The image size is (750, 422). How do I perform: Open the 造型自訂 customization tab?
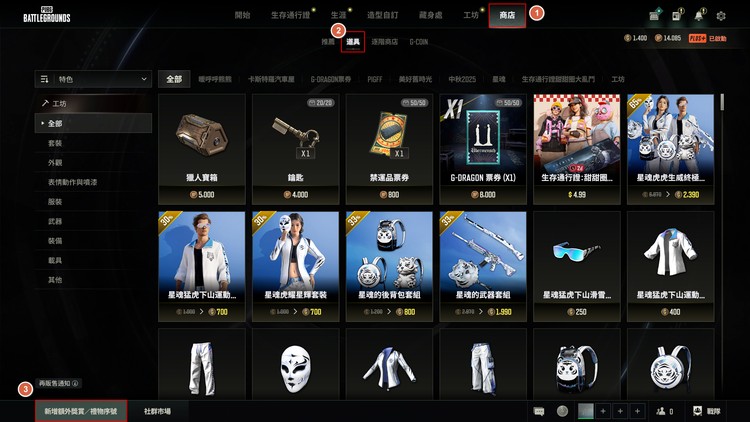tap(383, 16)
